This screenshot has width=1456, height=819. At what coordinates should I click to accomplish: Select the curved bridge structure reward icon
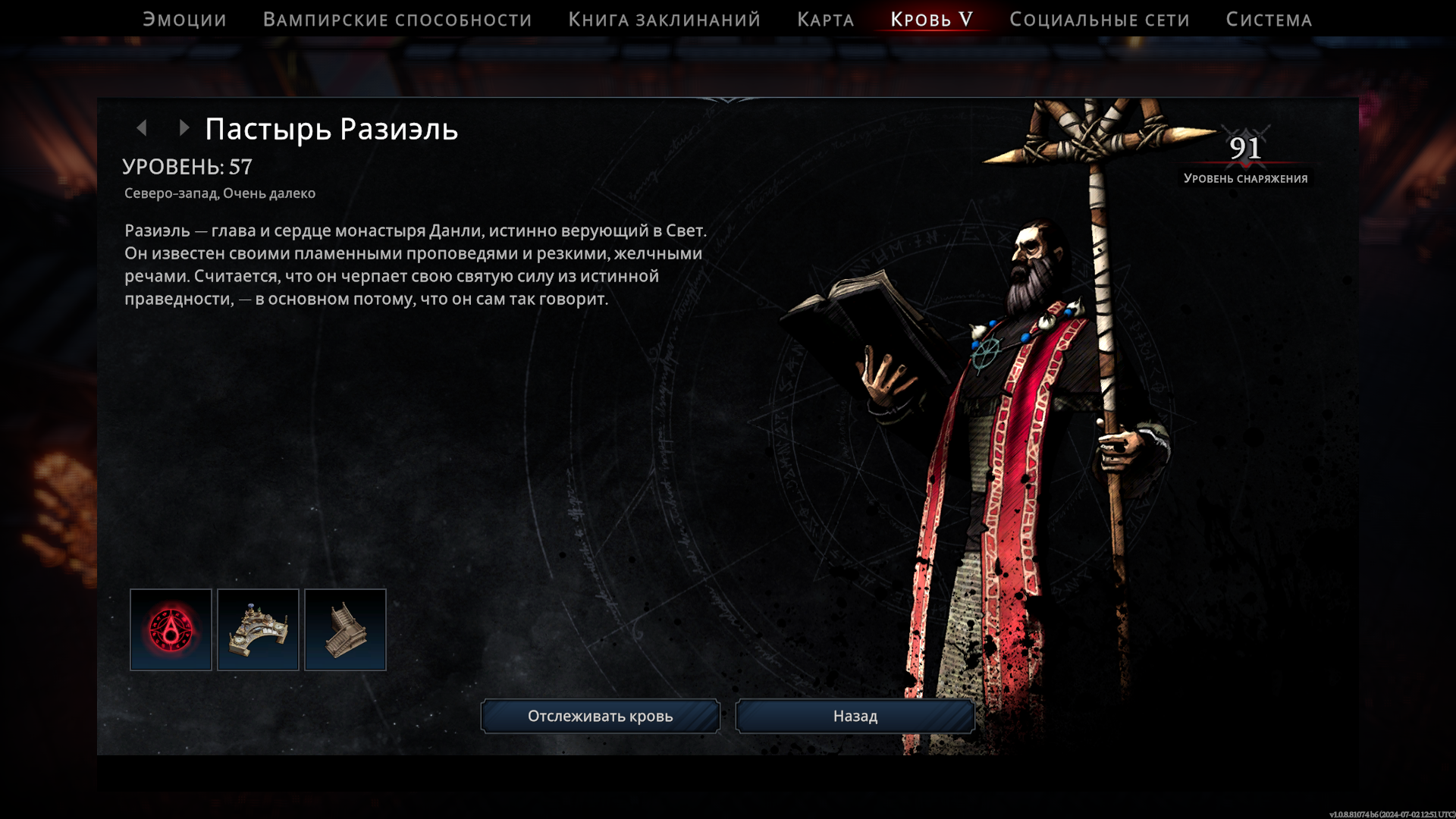pyautogui.click(x=258, y=629)
